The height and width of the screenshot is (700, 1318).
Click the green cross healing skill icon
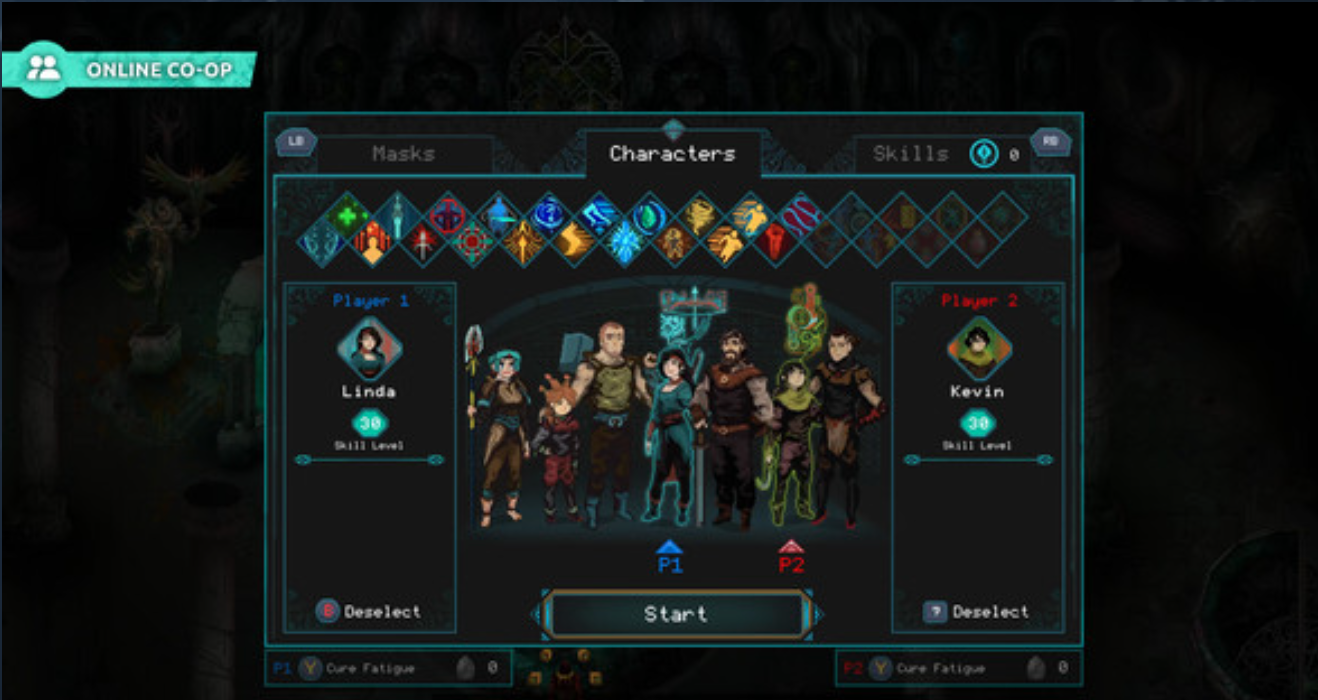tap(348, 216)
